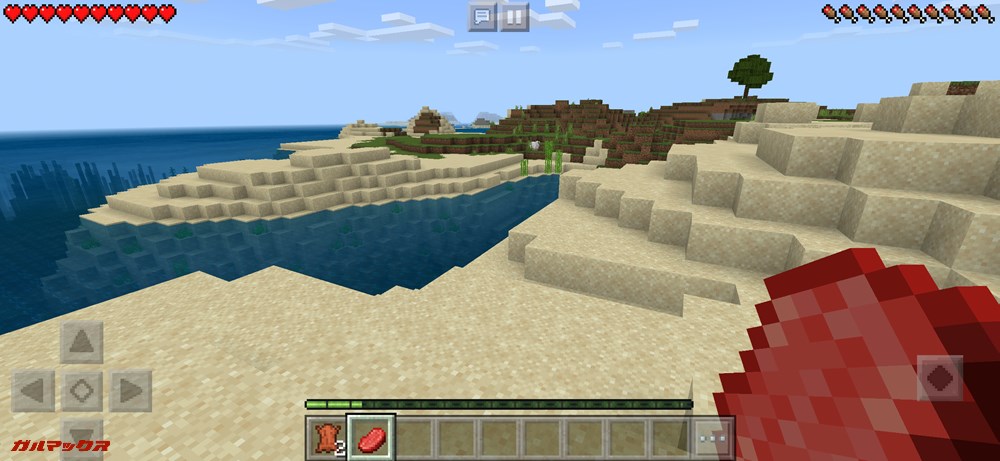Open the inventory with the three-dots button
The height and width of the screenshot is (461, 1000).
pyautogui.click(x=714, y=438)
